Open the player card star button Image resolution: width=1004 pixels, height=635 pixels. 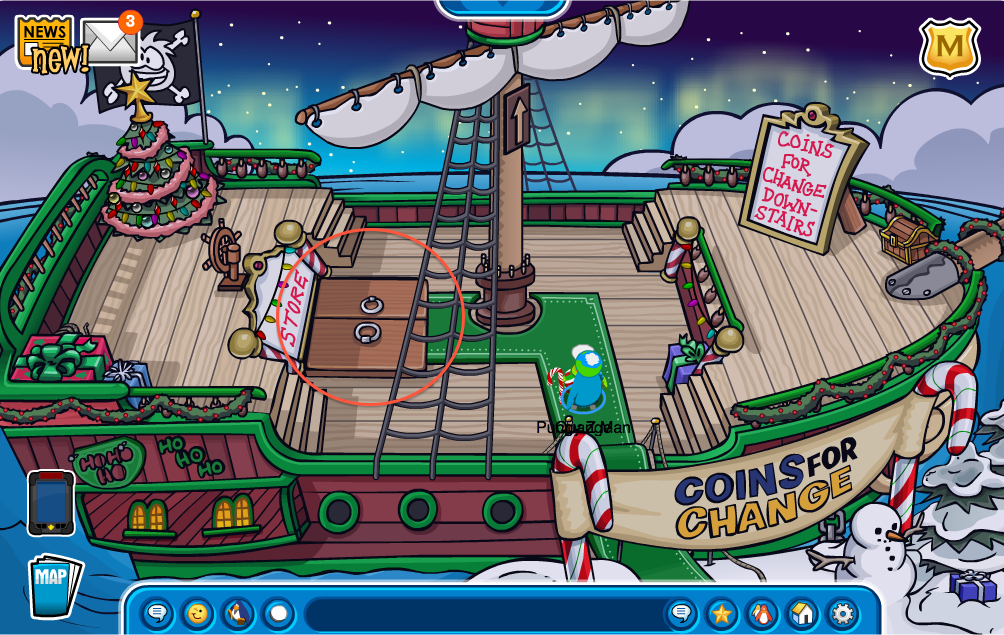pos(722,612)
